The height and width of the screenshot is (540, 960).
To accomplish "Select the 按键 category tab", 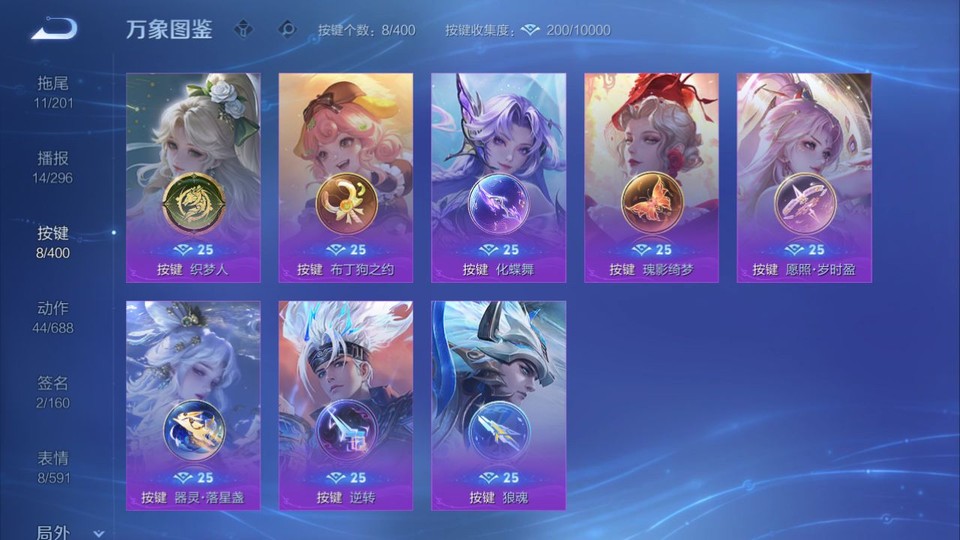I will tap(53, 242).
